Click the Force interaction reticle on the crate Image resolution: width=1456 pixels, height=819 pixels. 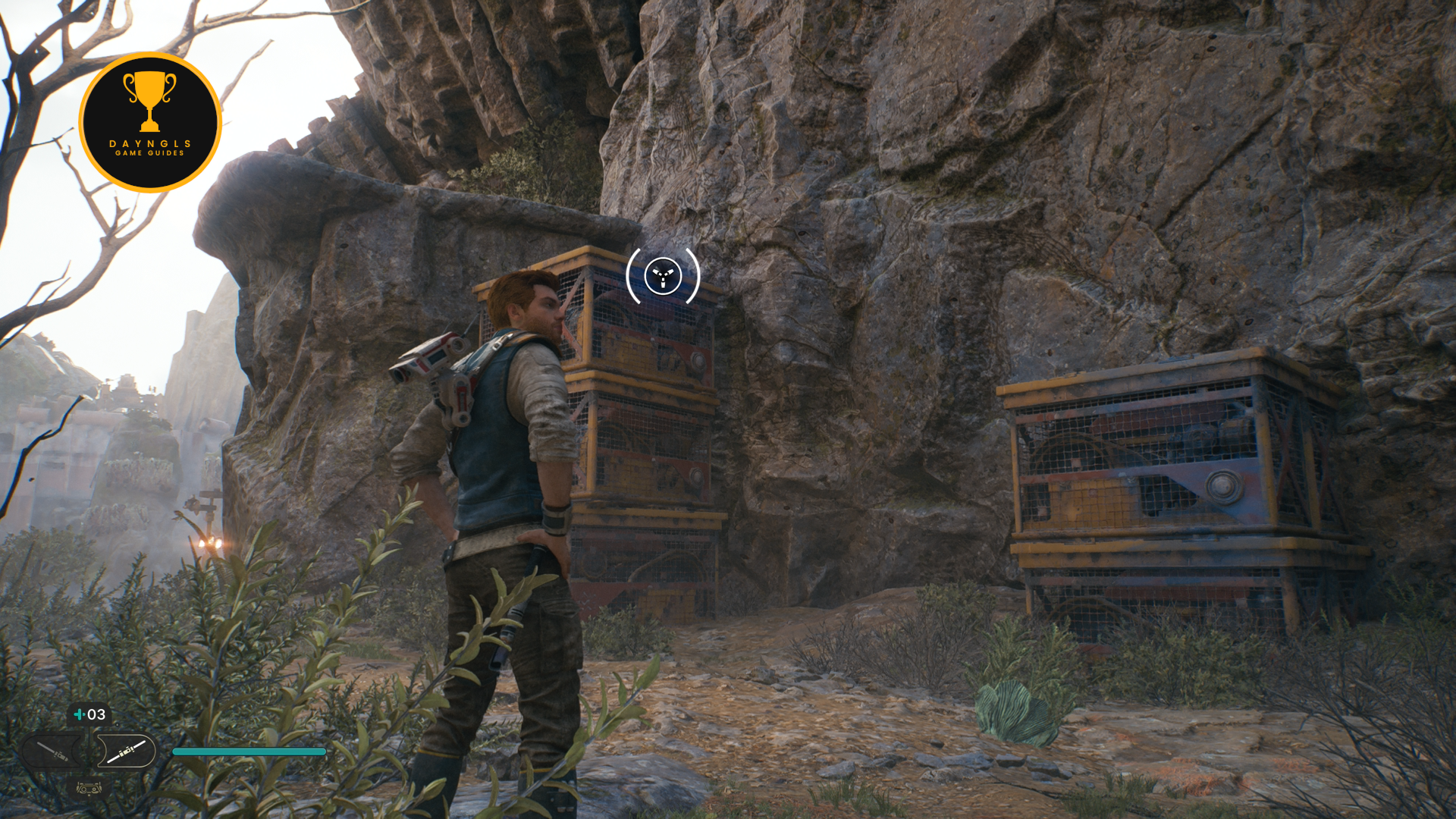coord(663,276)
